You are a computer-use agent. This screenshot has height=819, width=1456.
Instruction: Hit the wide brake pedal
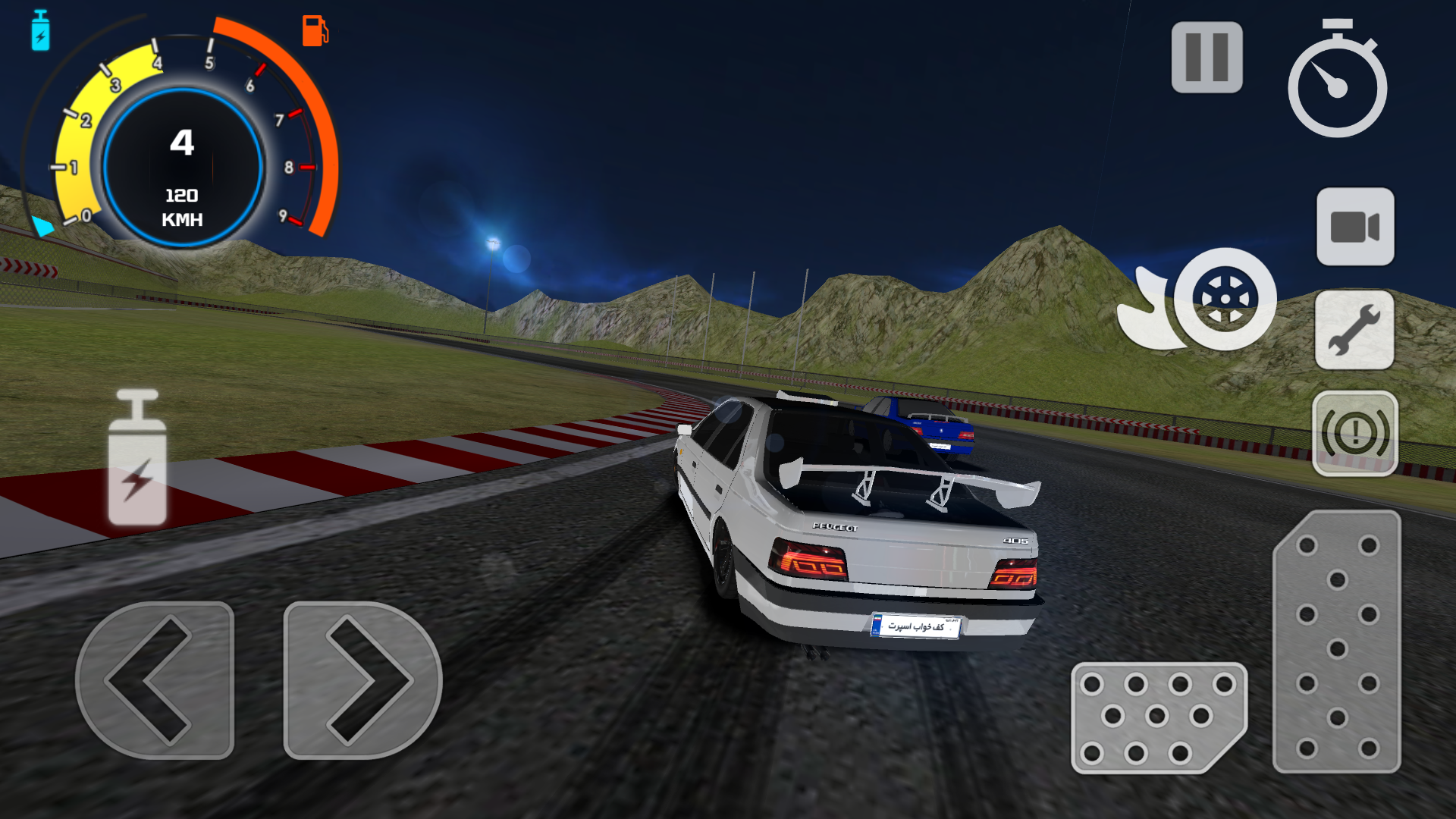1156,717
